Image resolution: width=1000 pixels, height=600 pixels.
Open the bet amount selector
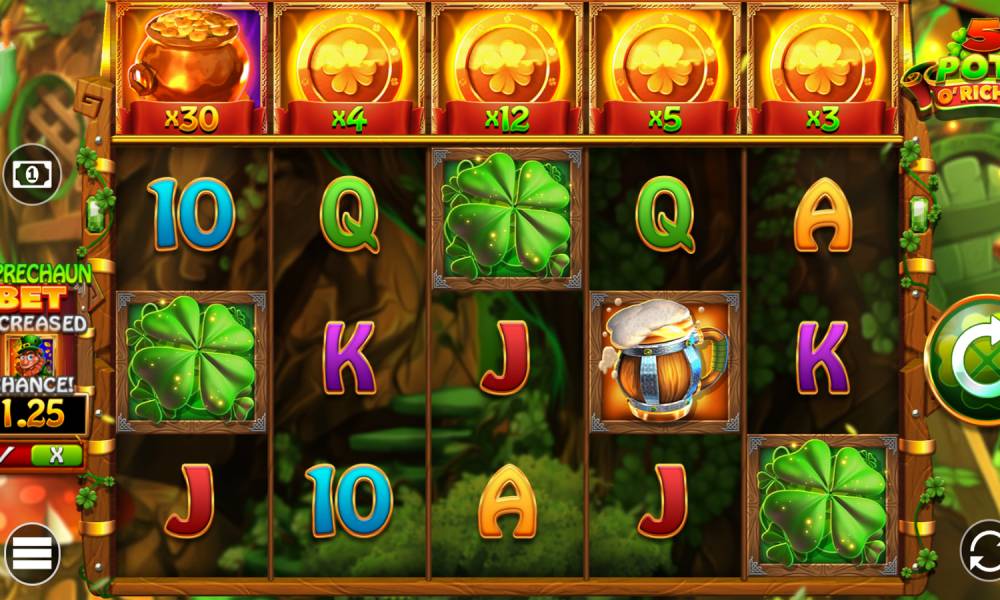(31, 174)
